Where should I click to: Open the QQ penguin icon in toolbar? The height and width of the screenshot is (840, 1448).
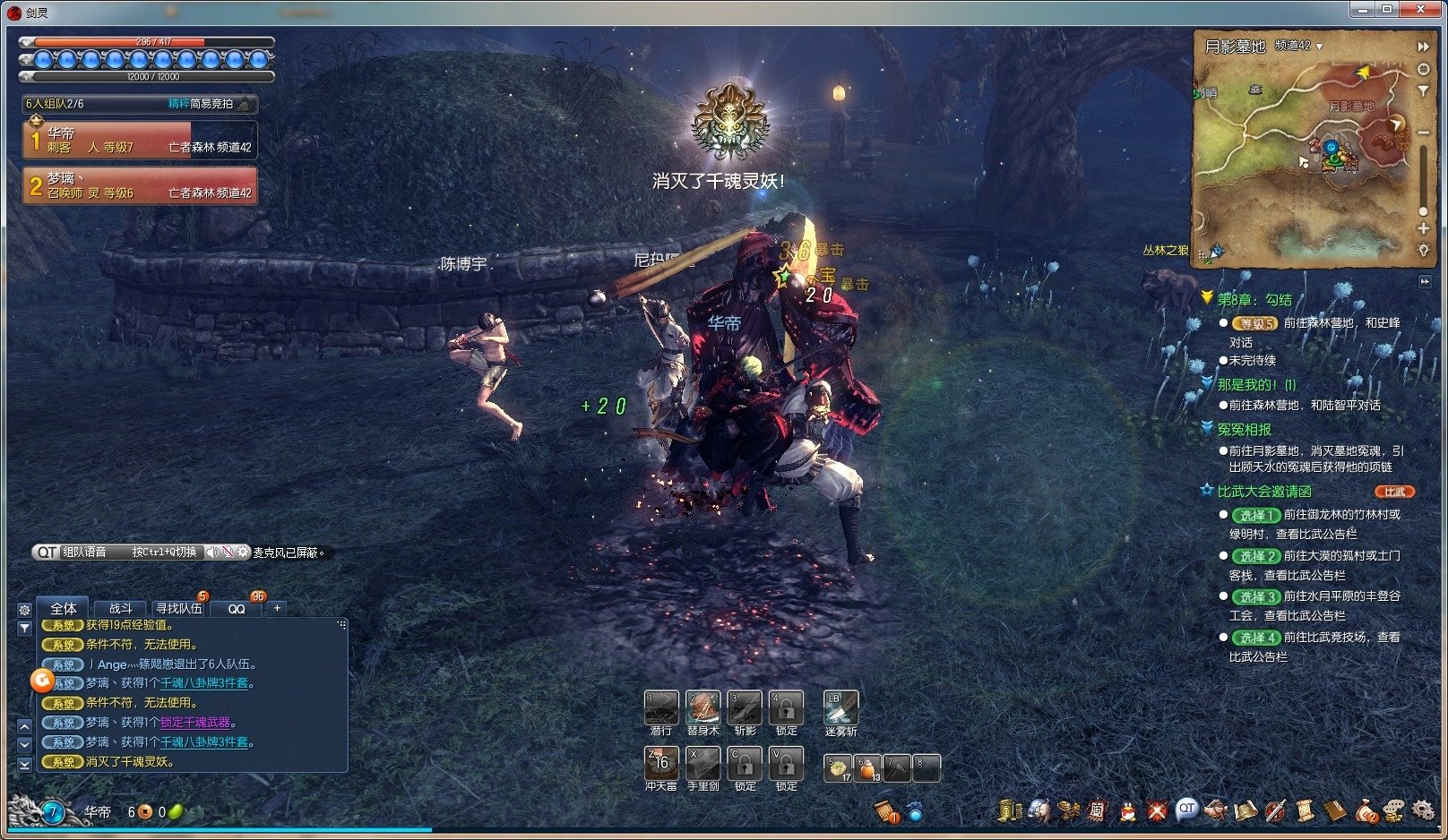click(x=1127, y=811)
